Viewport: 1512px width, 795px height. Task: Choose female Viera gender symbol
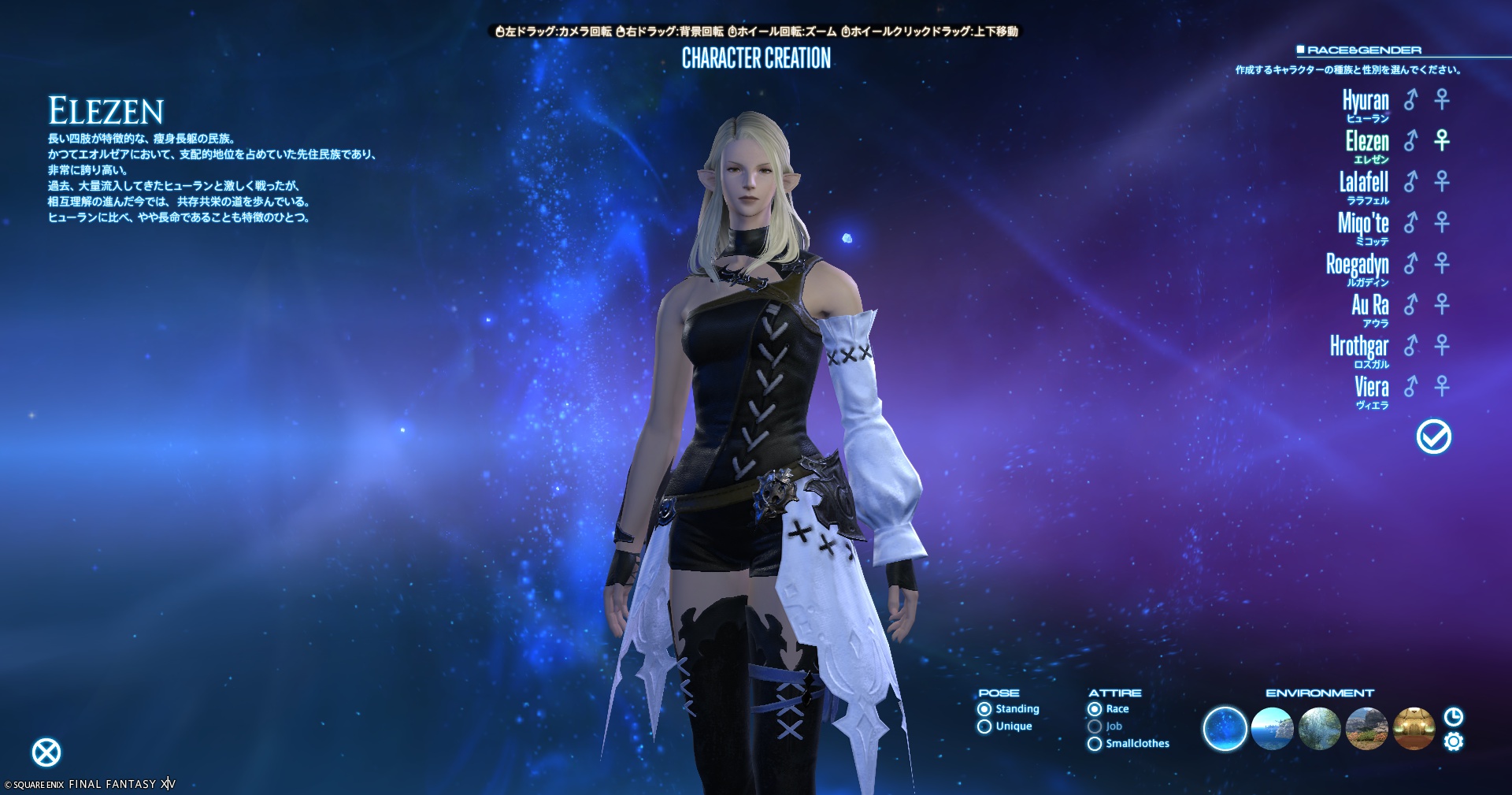[x=1442, y=387]
